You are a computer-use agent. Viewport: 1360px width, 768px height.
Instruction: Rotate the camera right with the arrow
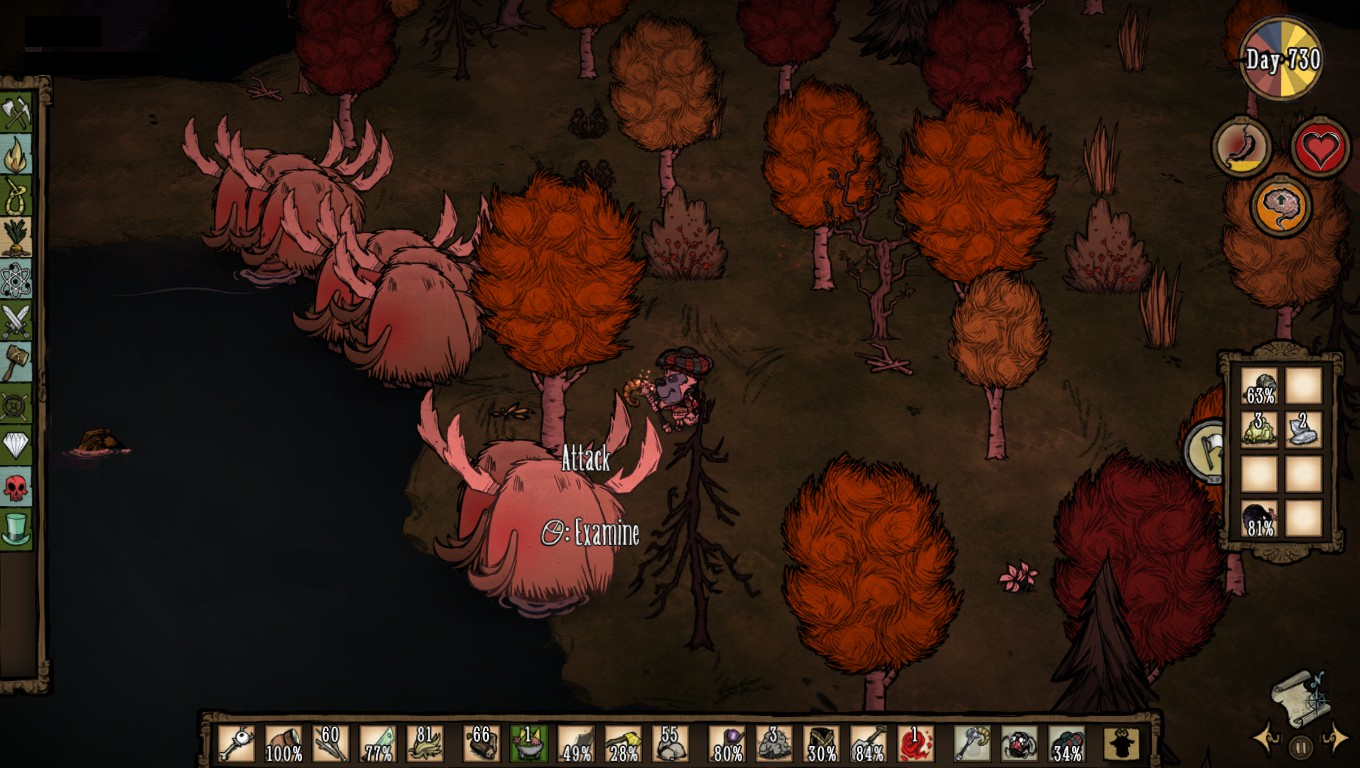click(x=1336, y=740)
